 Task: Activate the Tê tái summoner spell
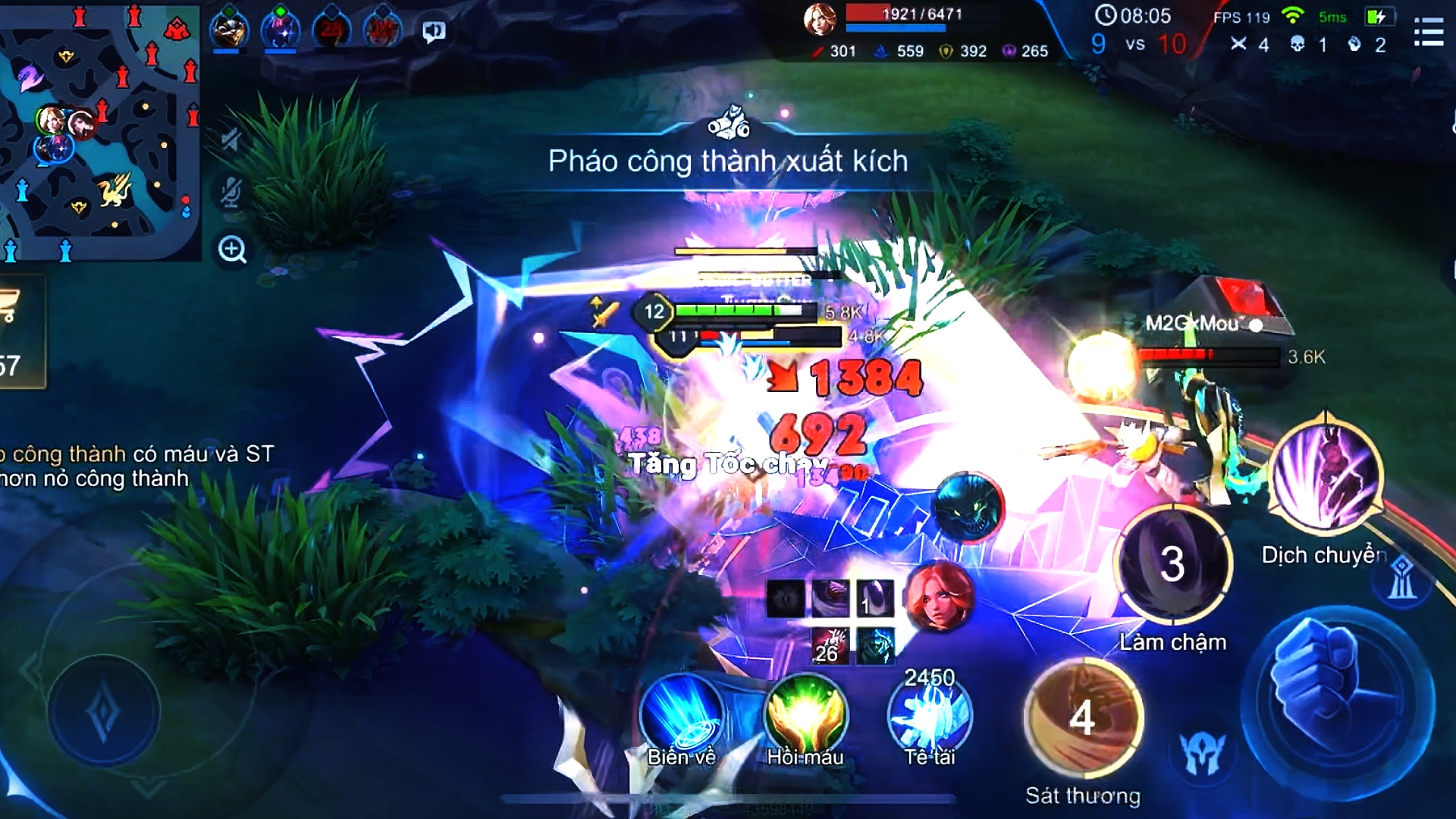pyautogui.click(x=930, y=717)
